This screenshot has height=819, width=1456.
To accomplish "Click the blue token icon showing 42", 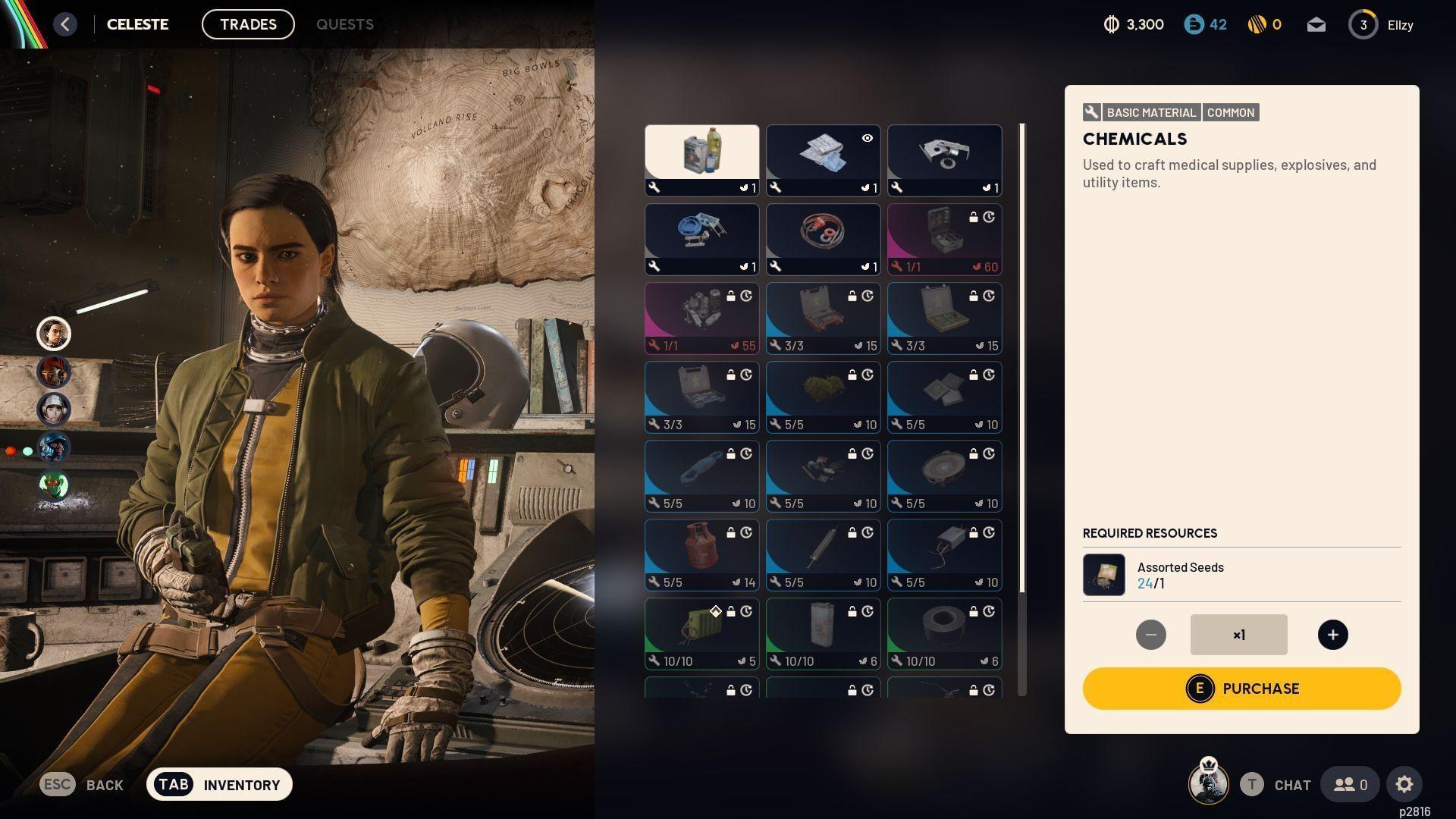I will (x=1192, y=24).
